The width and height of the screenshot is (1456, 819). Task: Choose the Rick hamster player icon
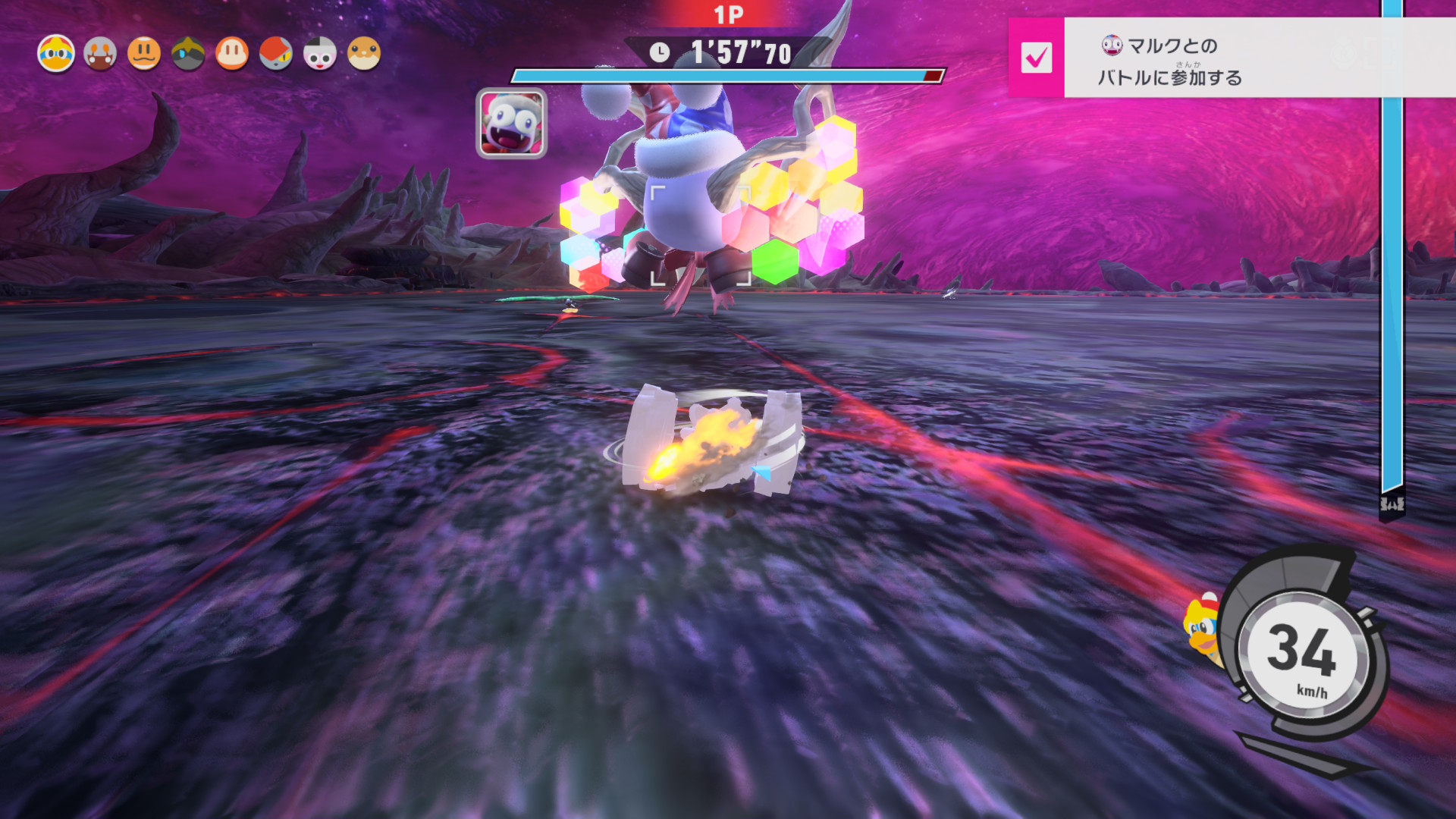tap(364, 54)
